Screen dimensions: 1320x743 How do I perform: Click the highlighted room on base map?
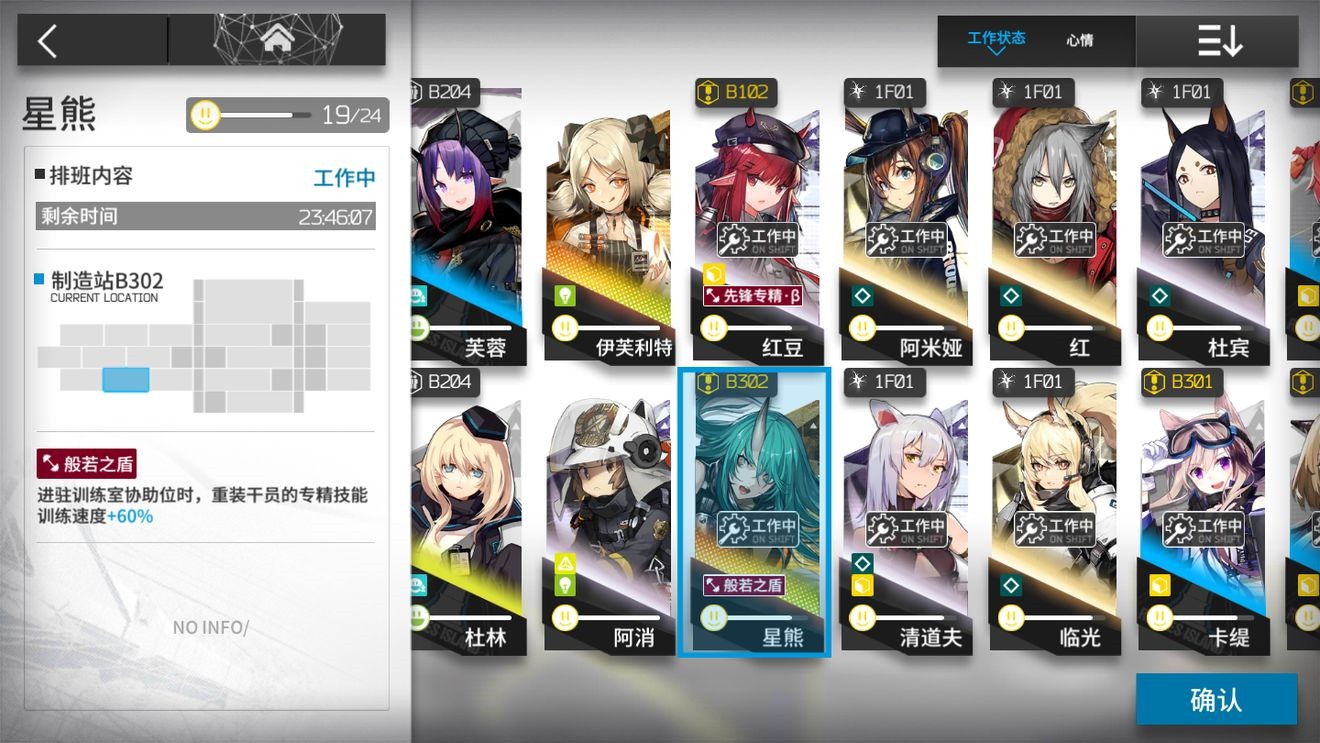(x=126, y=380)
